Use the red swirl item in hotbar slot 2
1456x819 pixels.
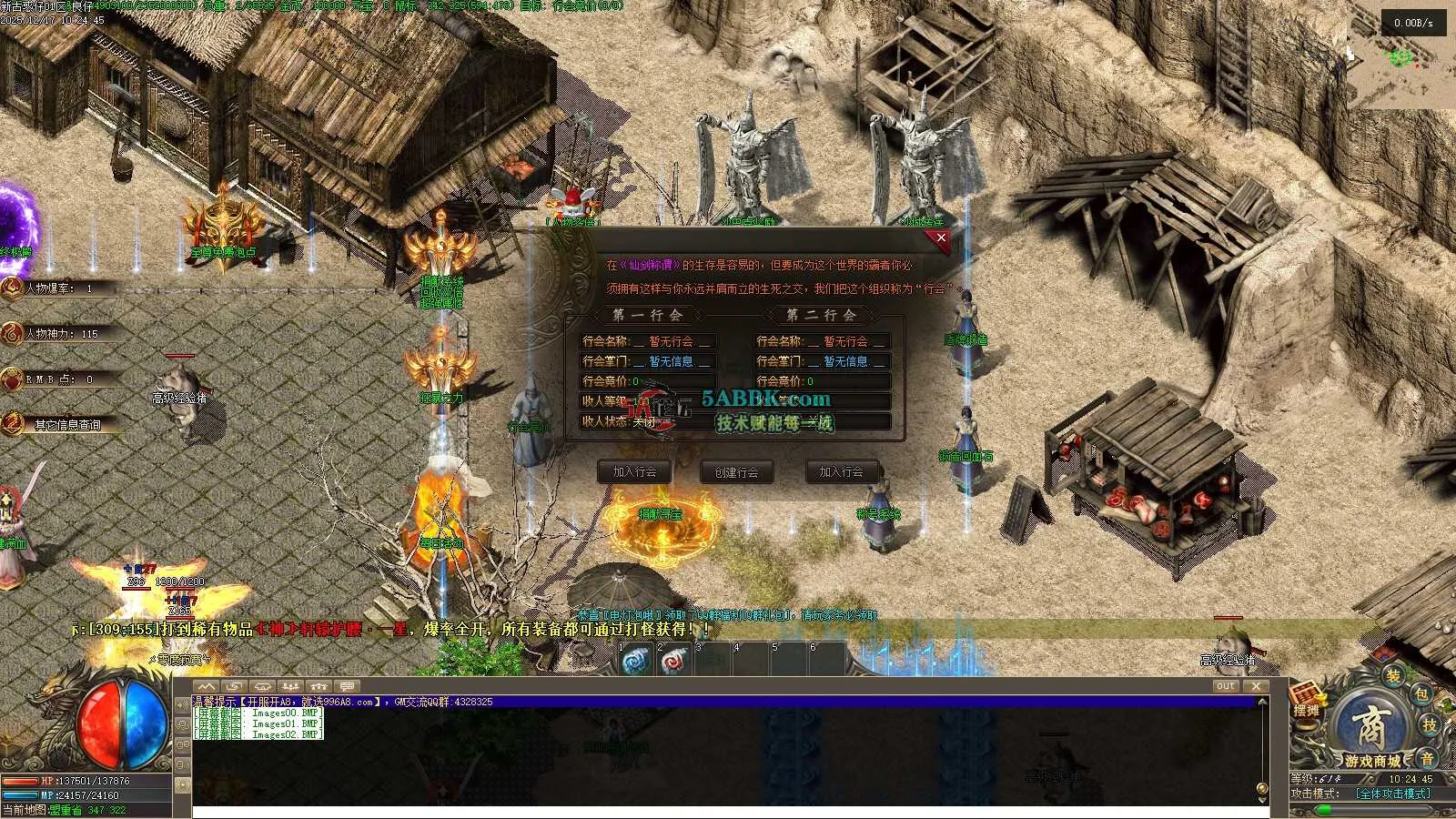click(673, 662)
